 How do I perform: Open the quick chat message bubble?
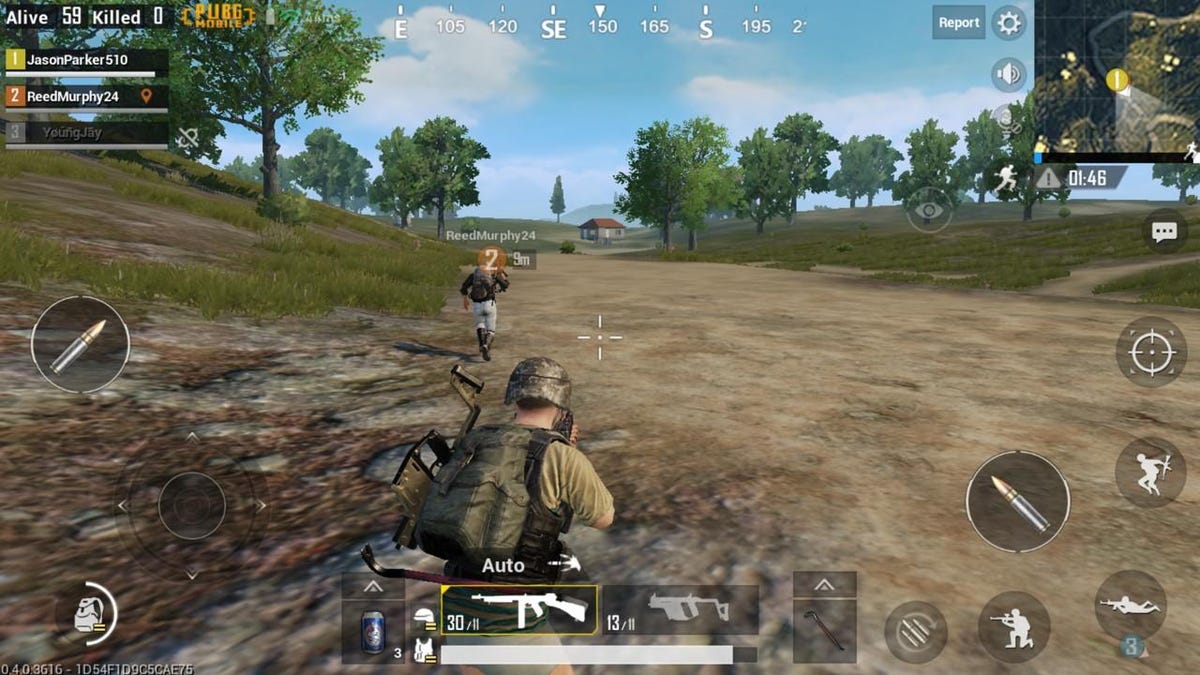(1164, 232)
